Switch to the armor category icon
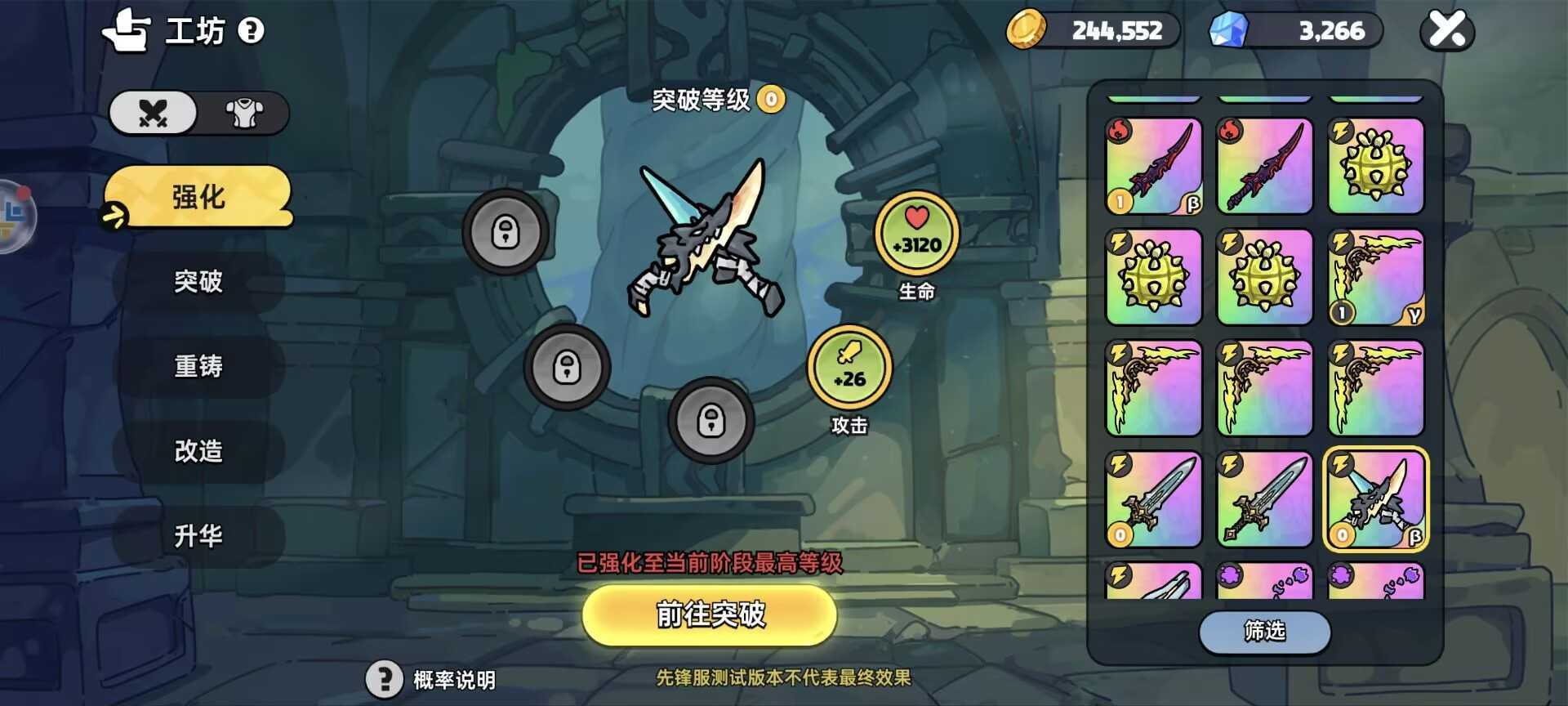 243,114
